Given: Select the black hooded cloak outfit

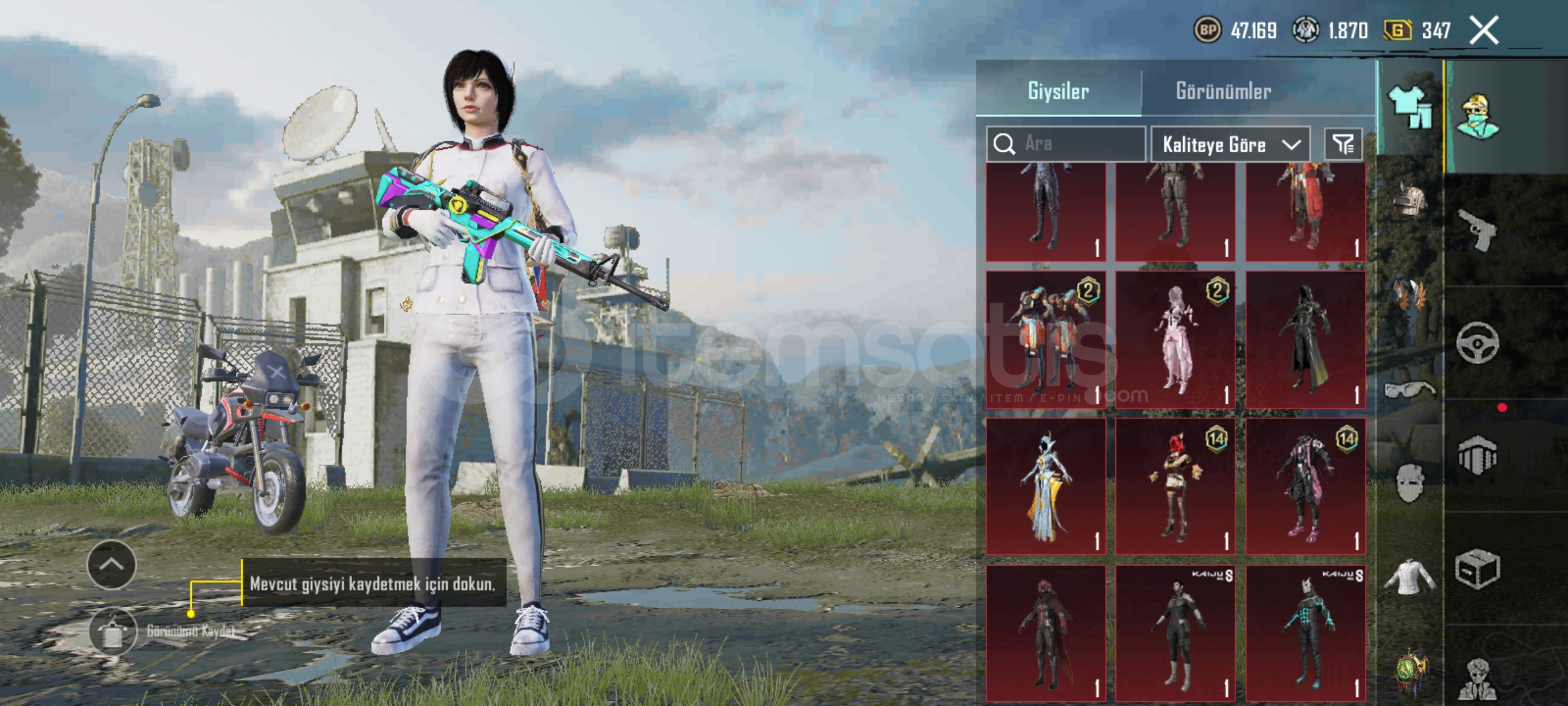Looking at the screenshot, I should pyautogui.click(x=1305, y=340).
